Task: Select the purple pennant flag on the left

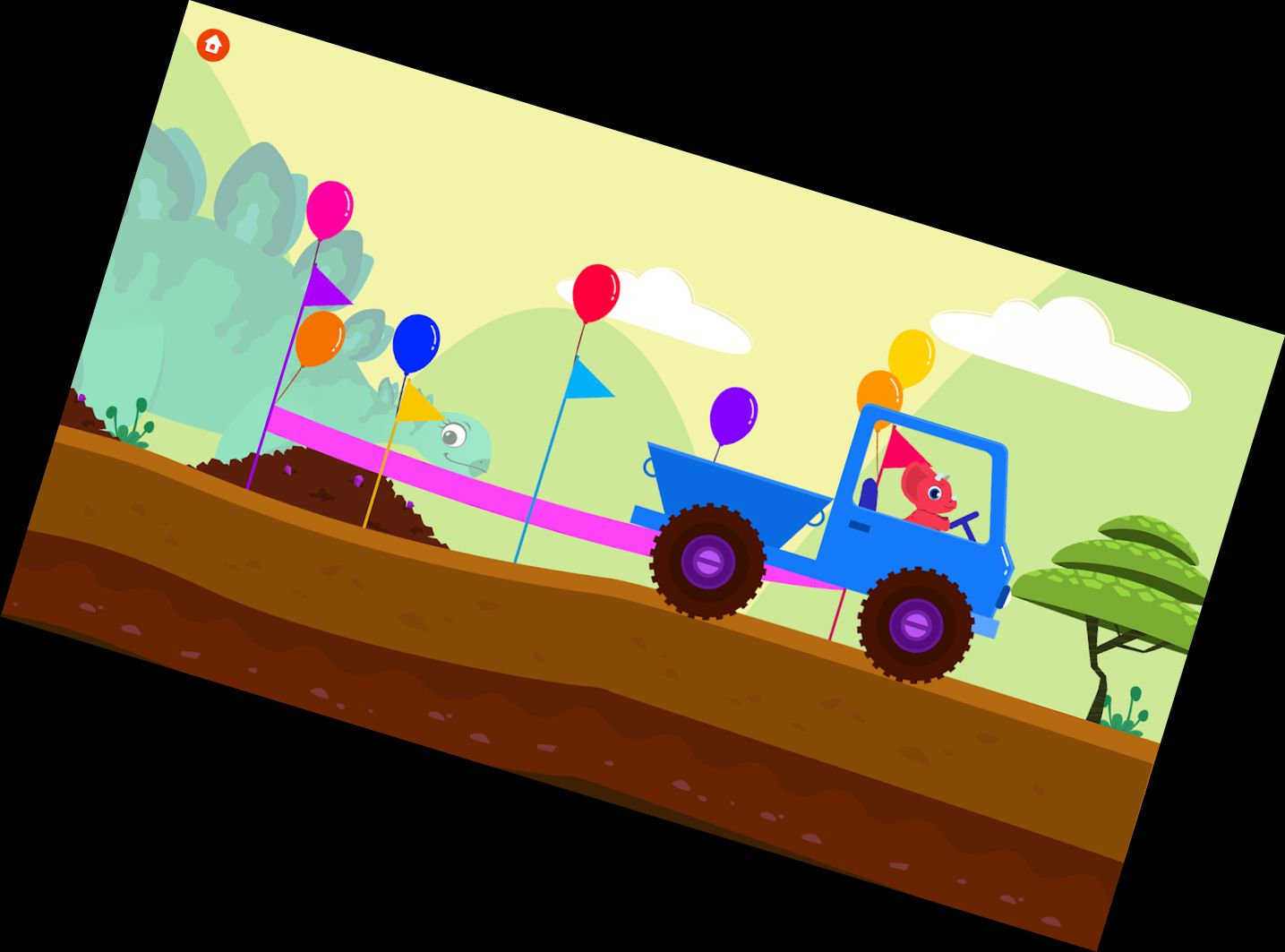Action: tap(325, 283)
